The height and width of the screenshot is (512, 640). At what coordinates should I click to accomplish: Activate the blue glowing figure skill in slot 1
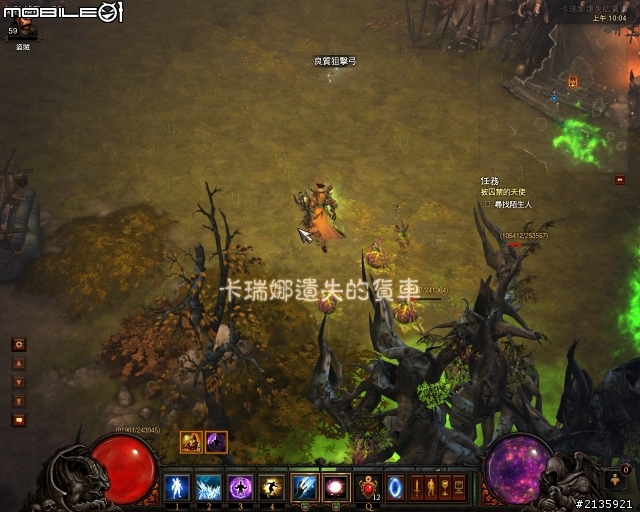coord(178,488)
